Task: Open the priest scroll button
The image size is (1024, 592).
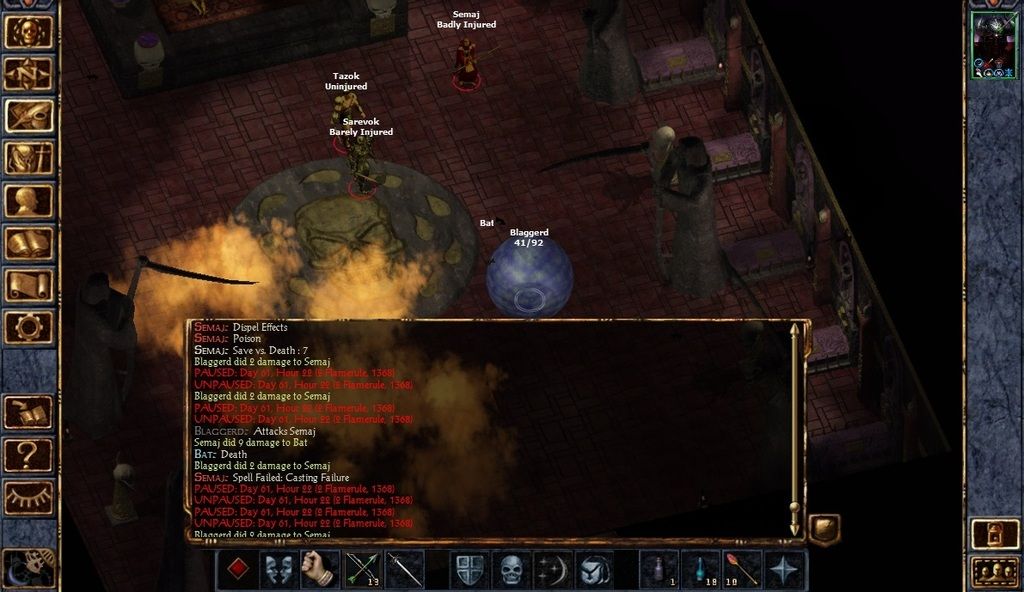Action: [29, 284]
